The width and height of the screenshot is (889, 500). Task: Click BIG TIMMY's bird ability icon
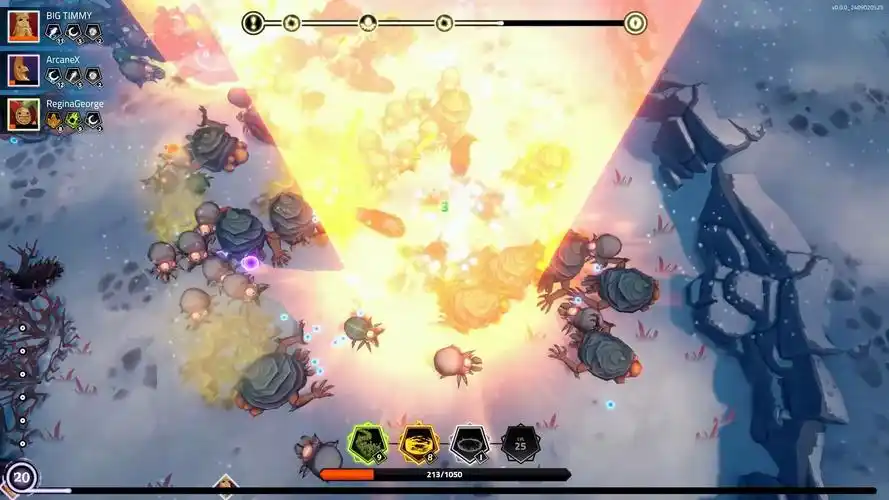54,32
